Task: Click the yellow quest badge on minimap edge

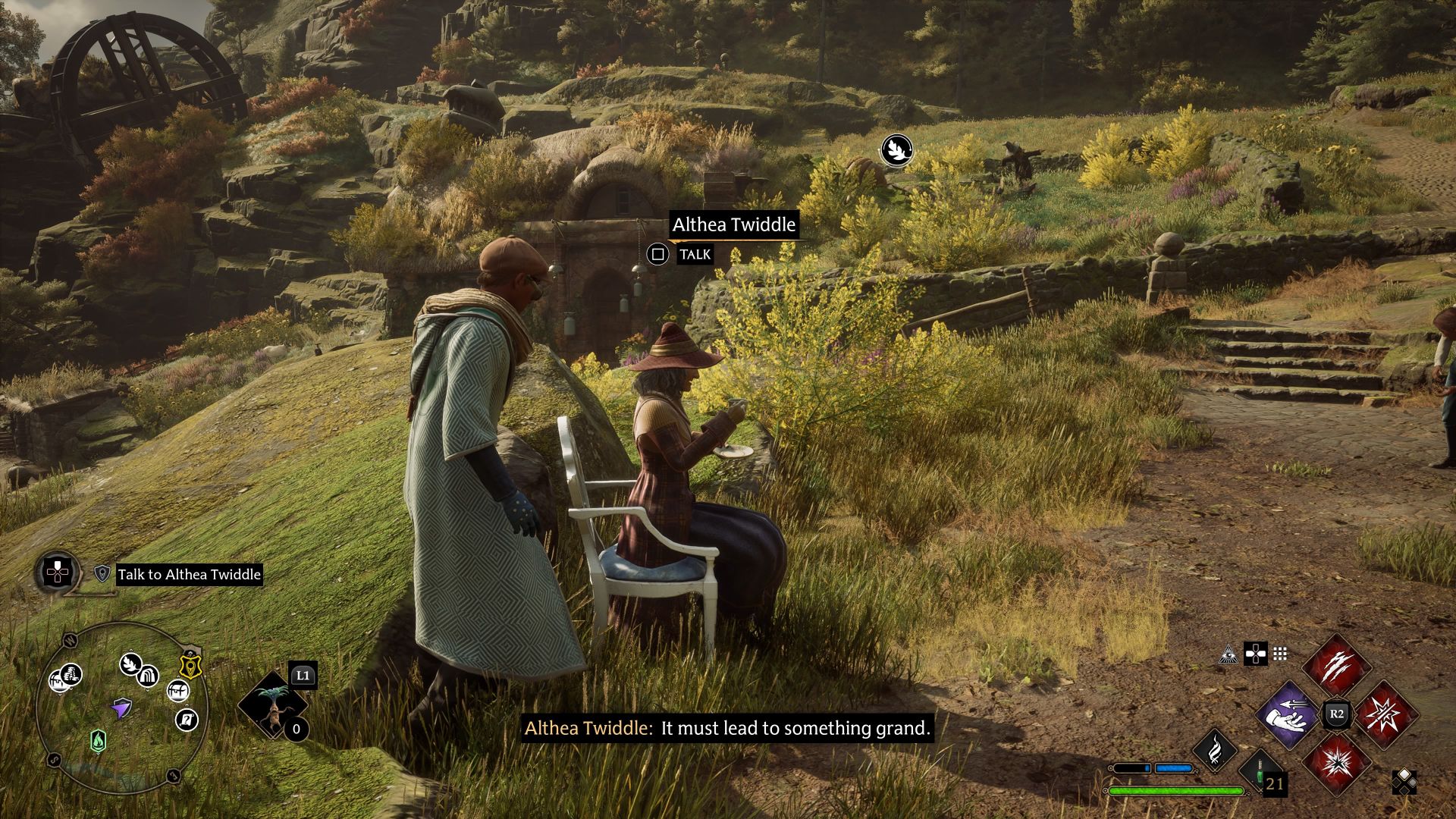Action: point(190,667)
